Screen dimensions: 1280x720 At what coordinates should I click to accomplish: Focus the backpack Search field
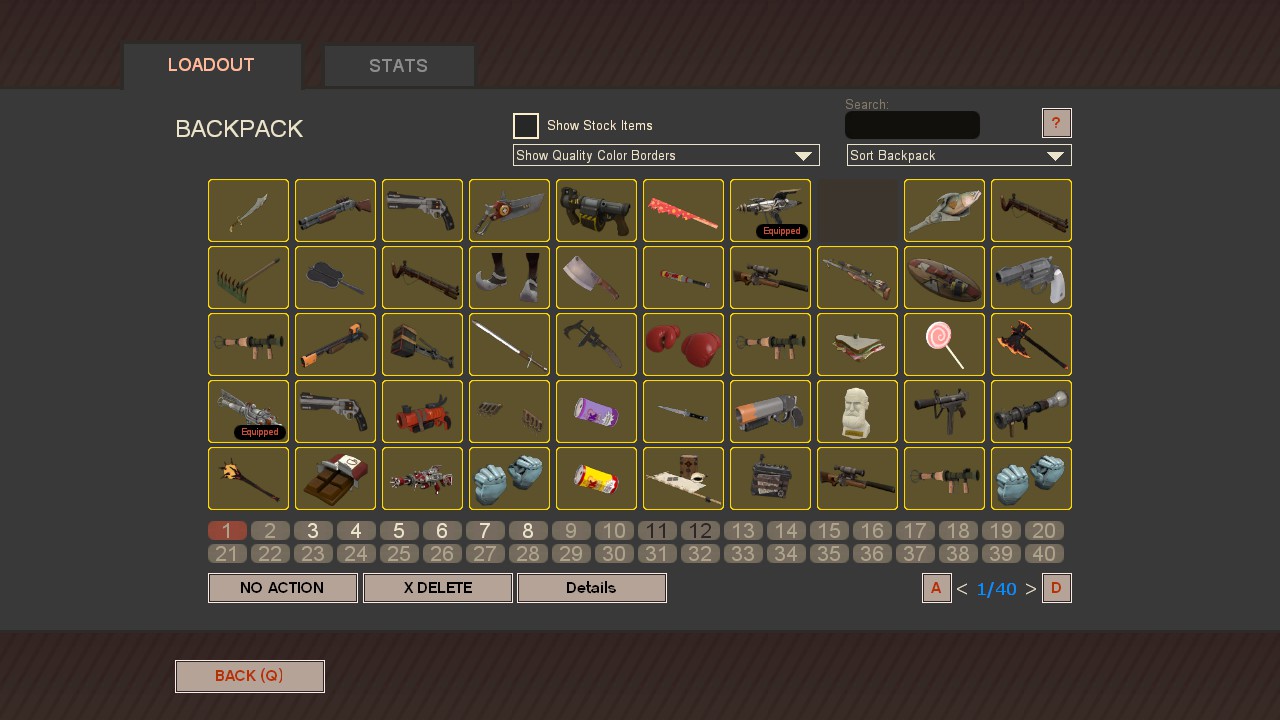pyautogui.click(x=912, y=125)
